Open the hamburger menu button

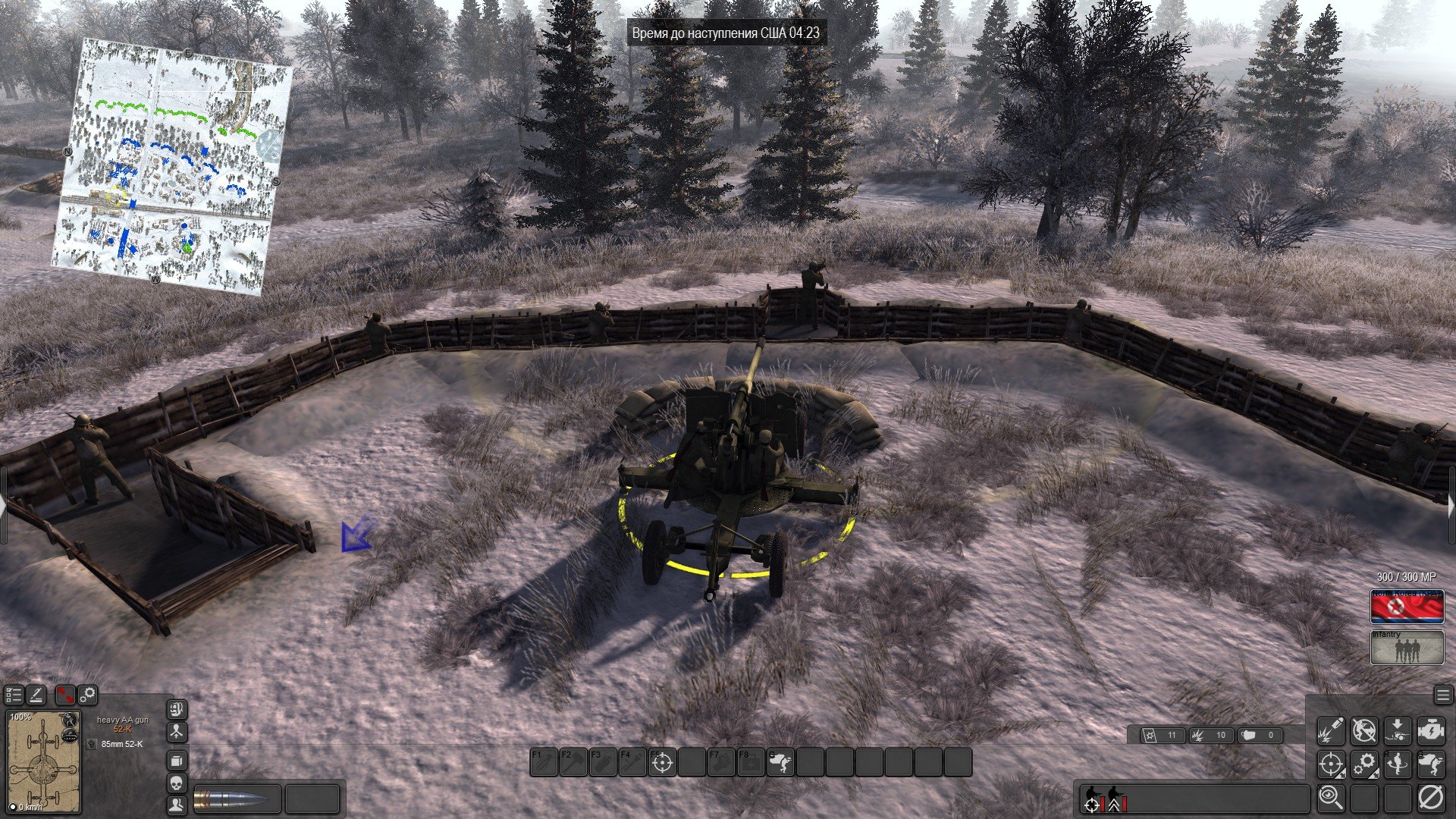[1443, 695]
